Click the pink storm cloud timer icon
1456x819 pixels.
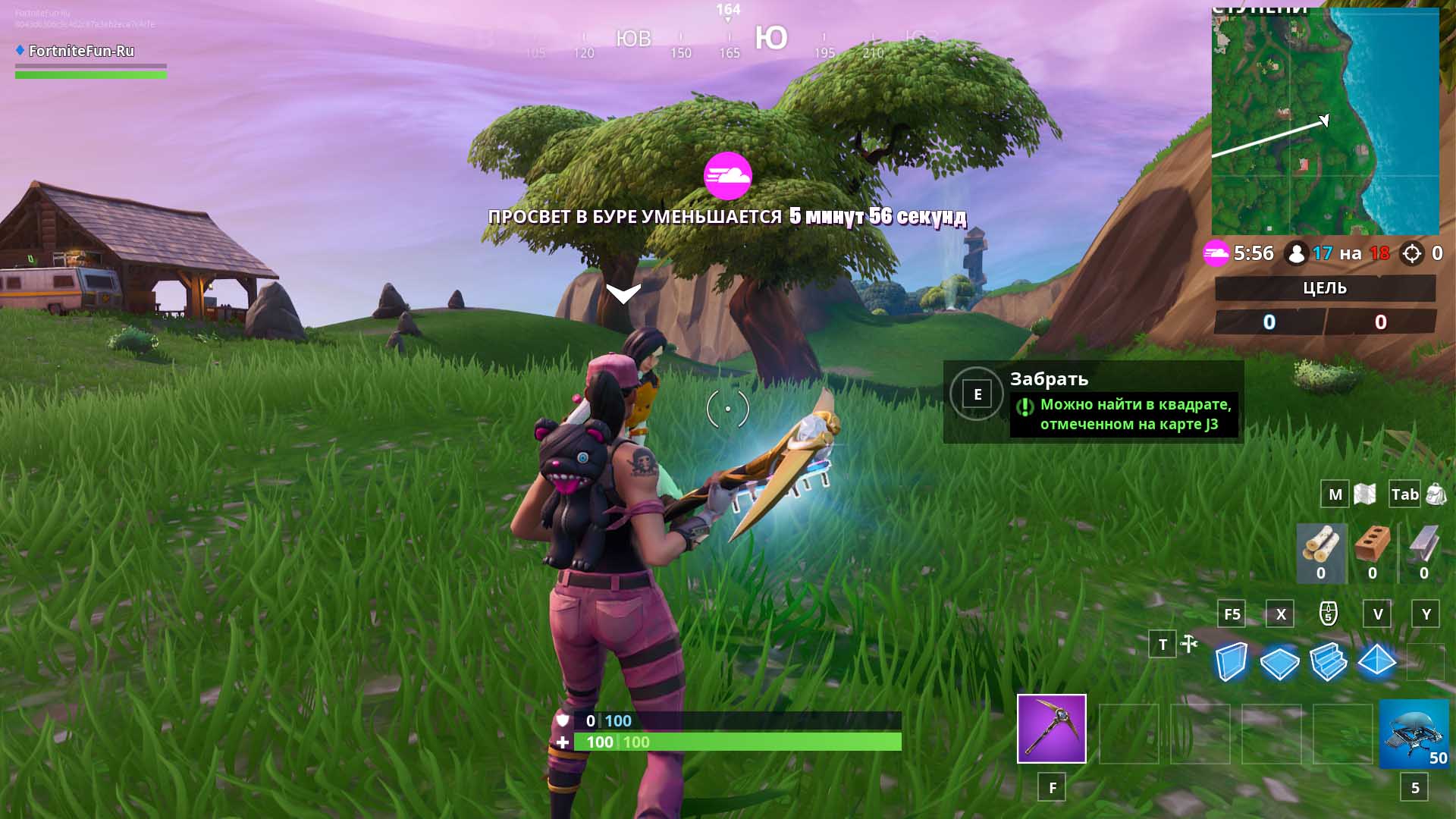(x=1216, y=253)
